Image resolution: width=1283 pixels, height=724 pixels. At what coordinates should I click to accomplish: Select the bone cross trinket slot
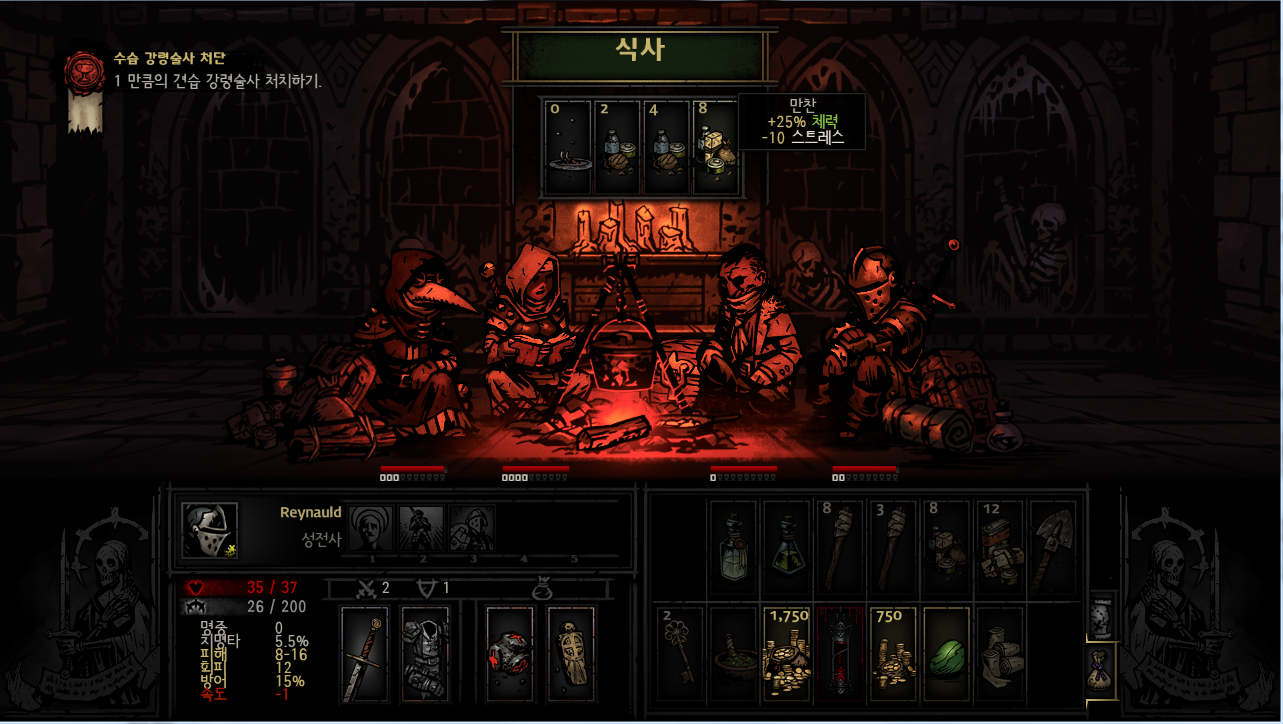571,654
